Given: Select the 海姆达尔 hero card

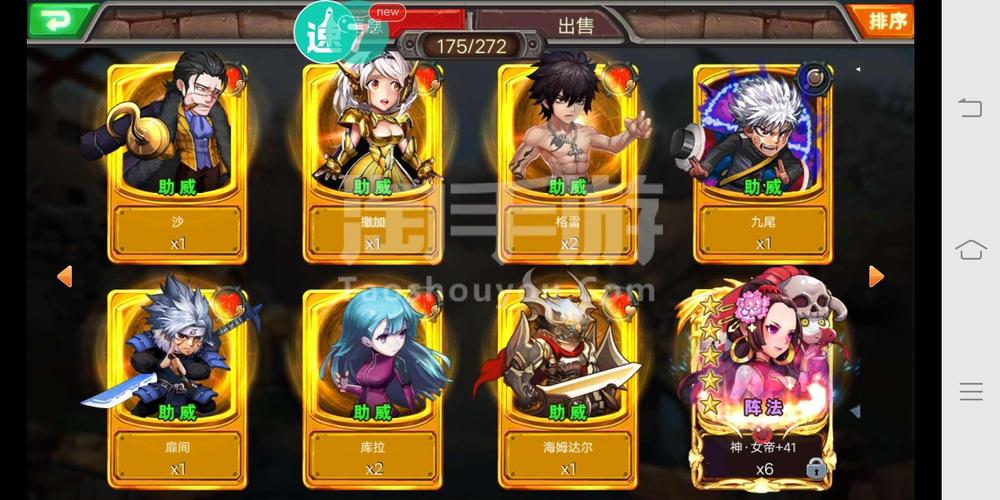Looking at the screenshot, I should click(567, 385).
